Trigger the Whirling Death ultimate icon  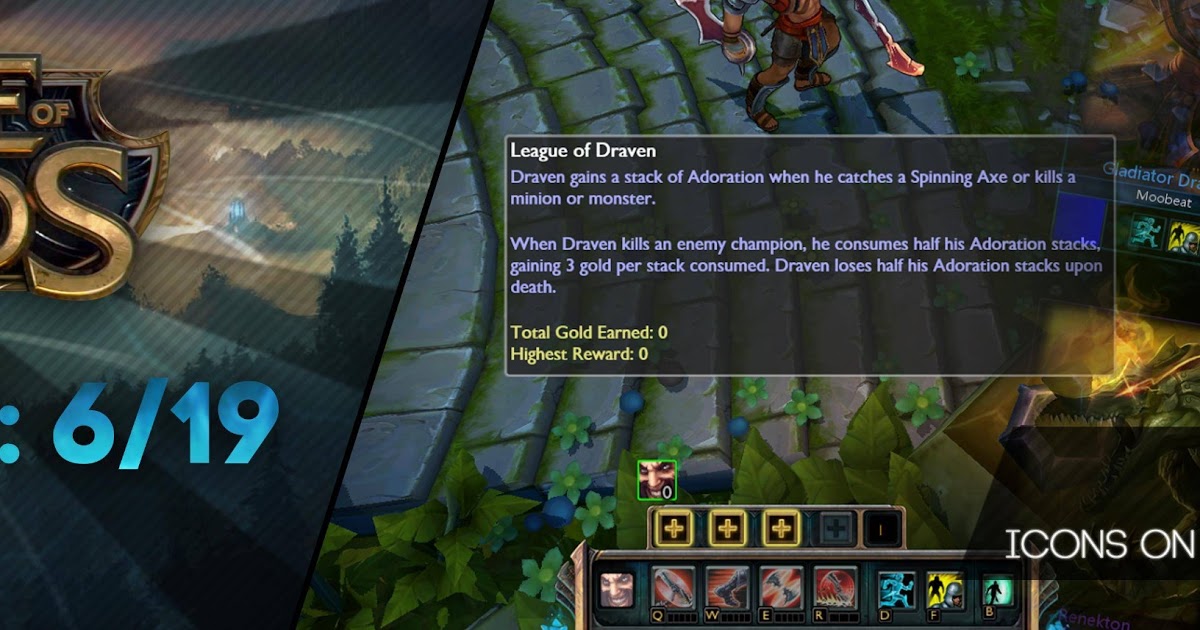[x=835, y=589]
